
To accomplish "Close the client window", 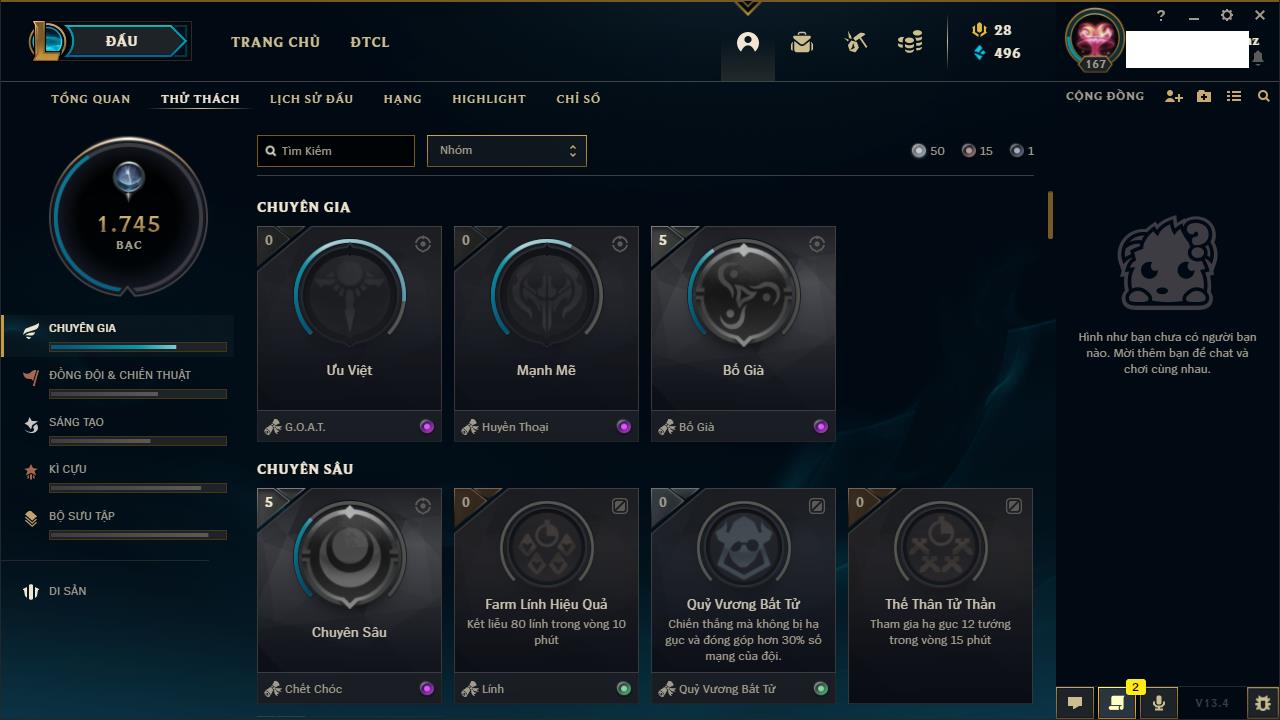I will (x=1260, y=16).
